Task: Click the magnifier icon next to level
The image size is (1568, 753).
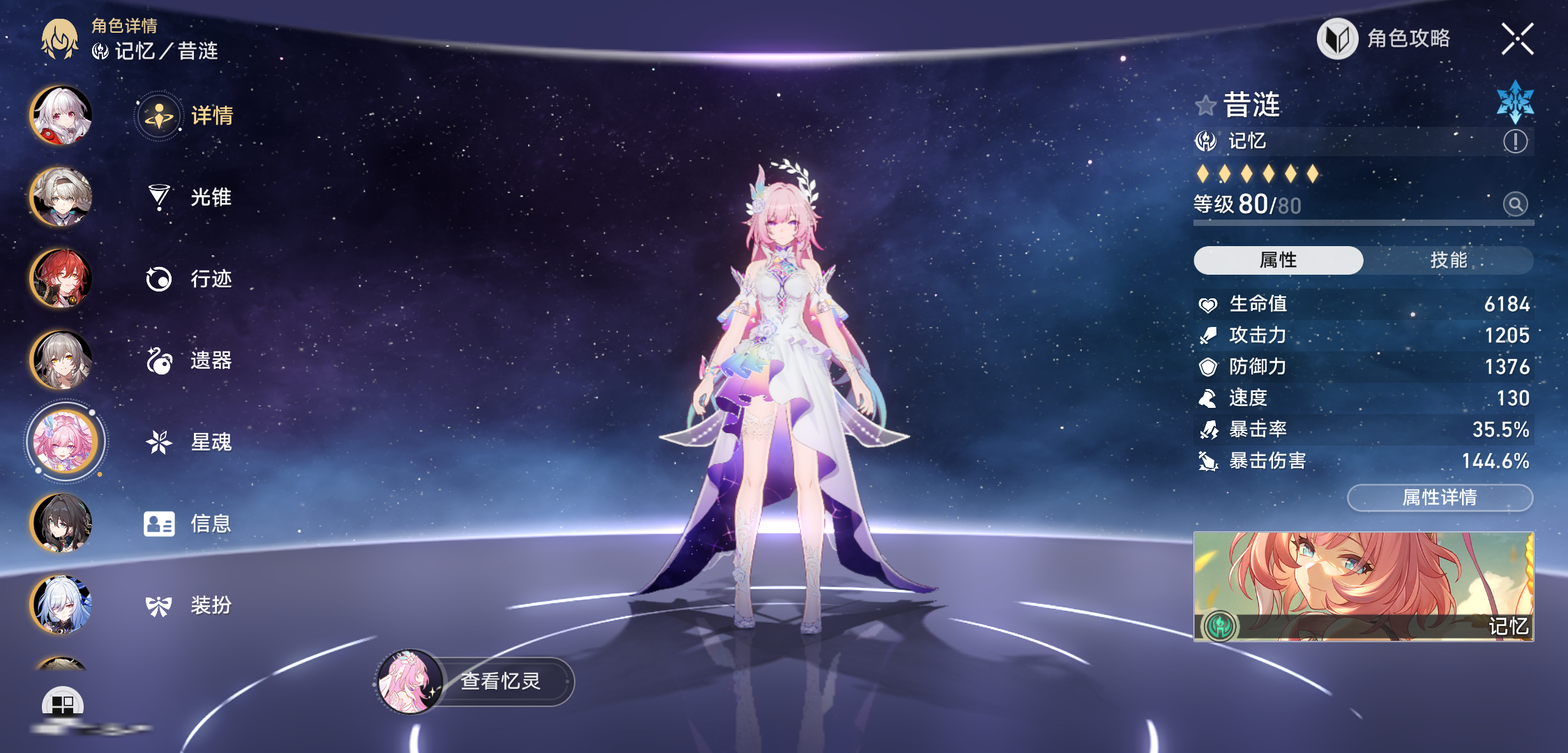Action: pyautogui.click(x=1515, y=204)
